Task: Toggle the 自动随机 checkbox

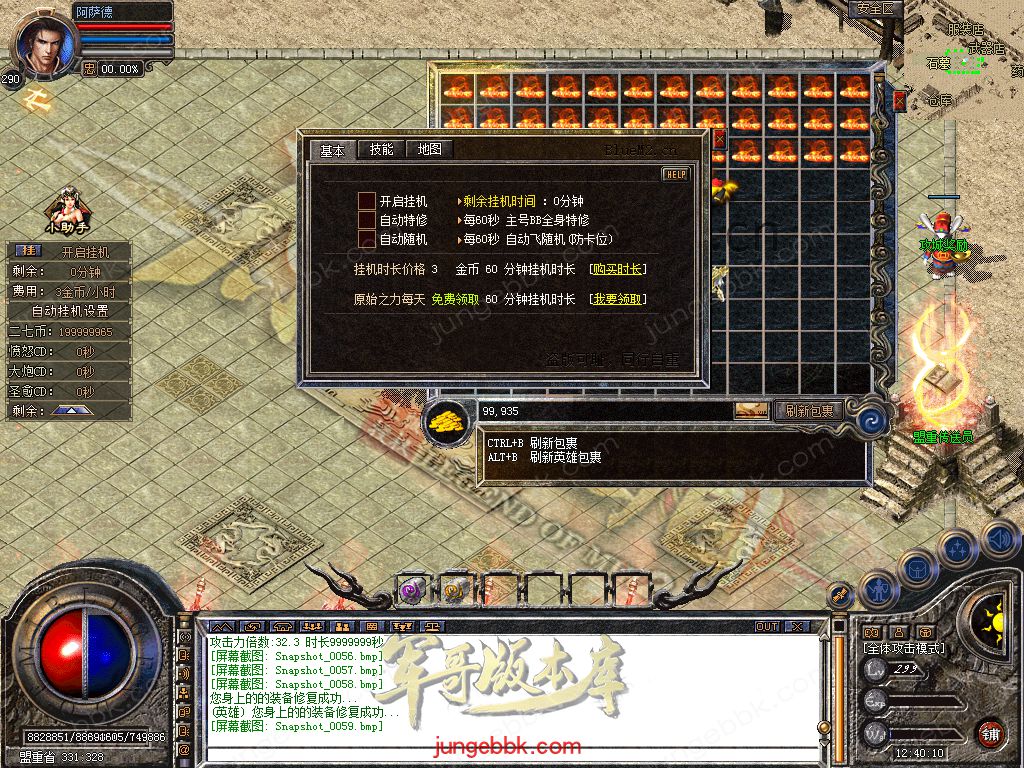Action: 367,239
